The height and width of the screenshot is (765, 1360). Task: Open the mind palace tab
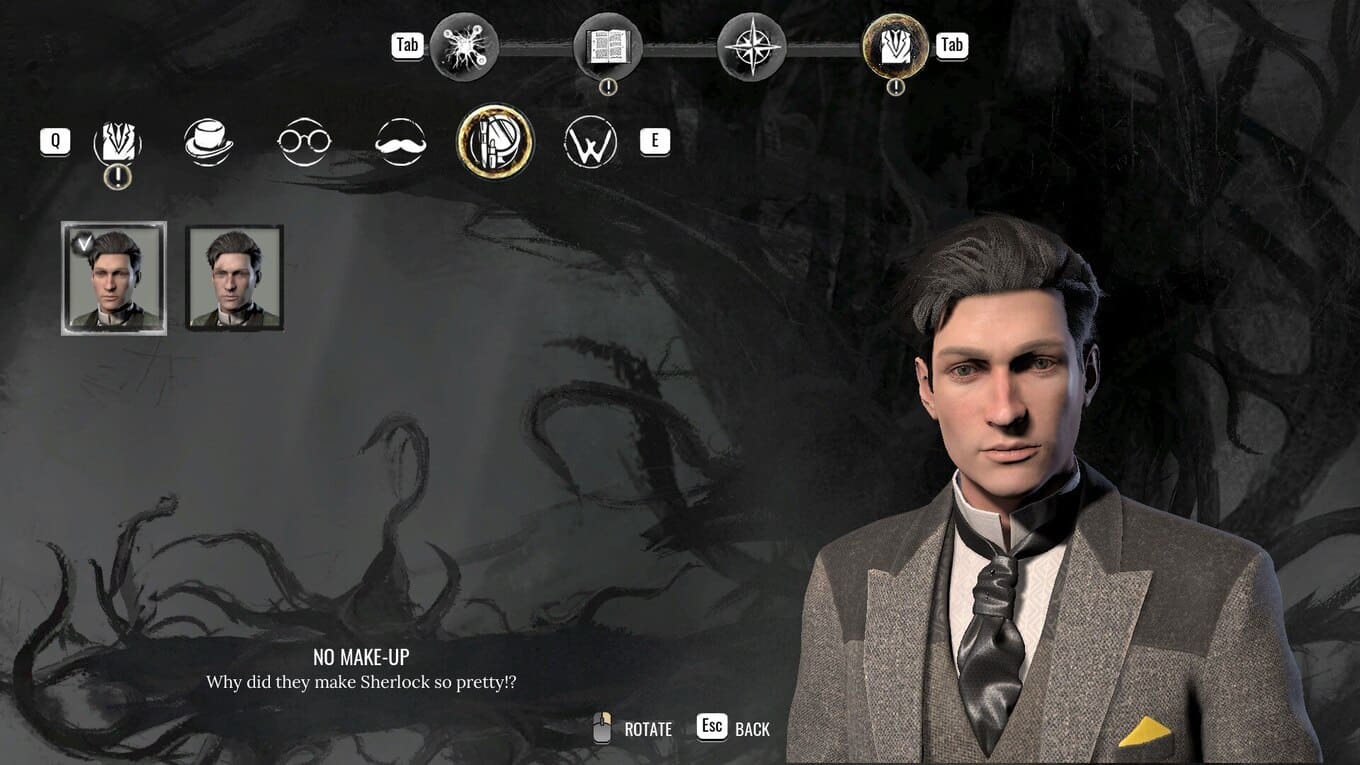pyautogui.click(x=464, y=46)
